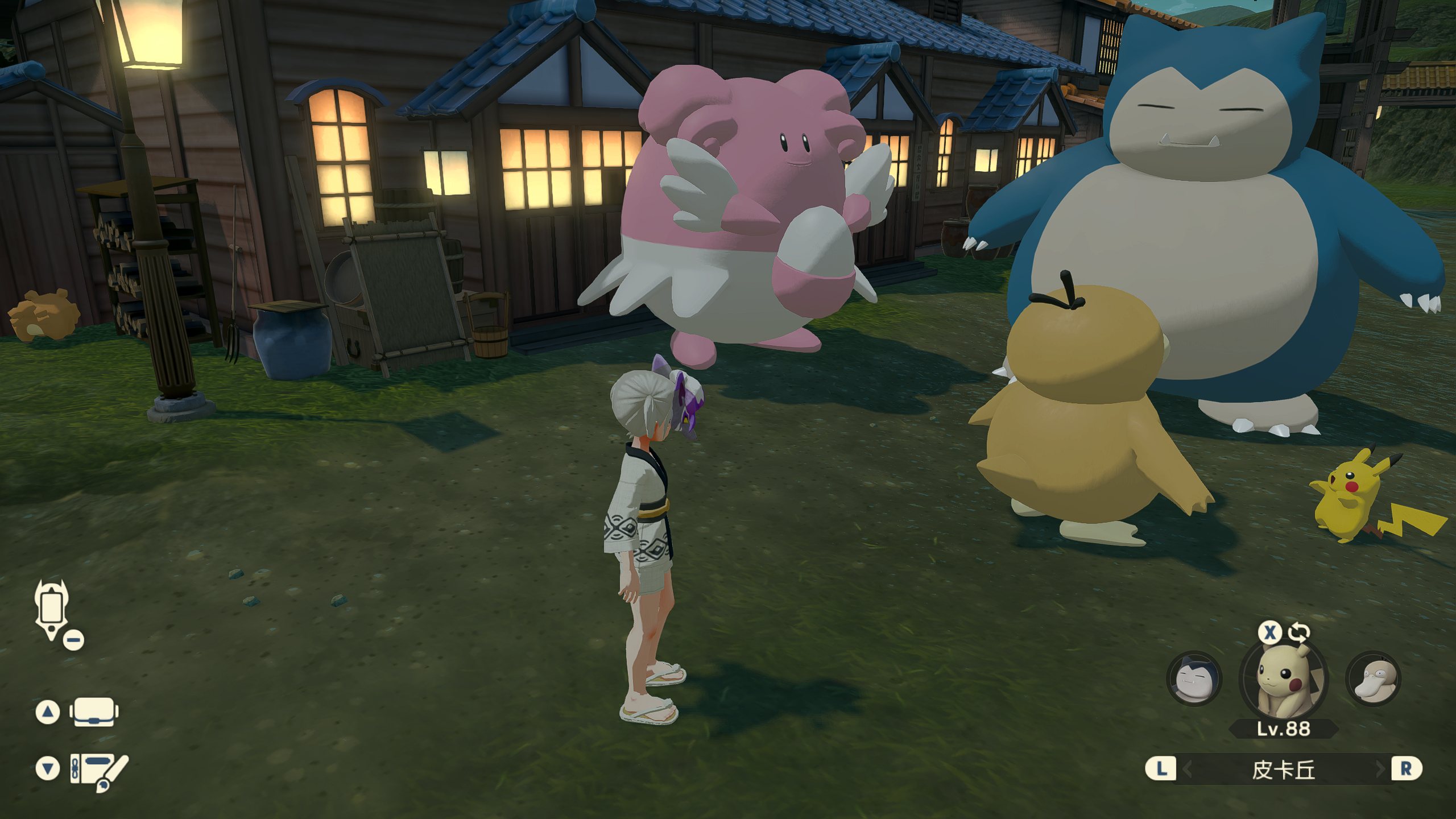The image size is (1456, 819).
Task: Pick the Psyduck party portrait
Action: point(1373,679)
